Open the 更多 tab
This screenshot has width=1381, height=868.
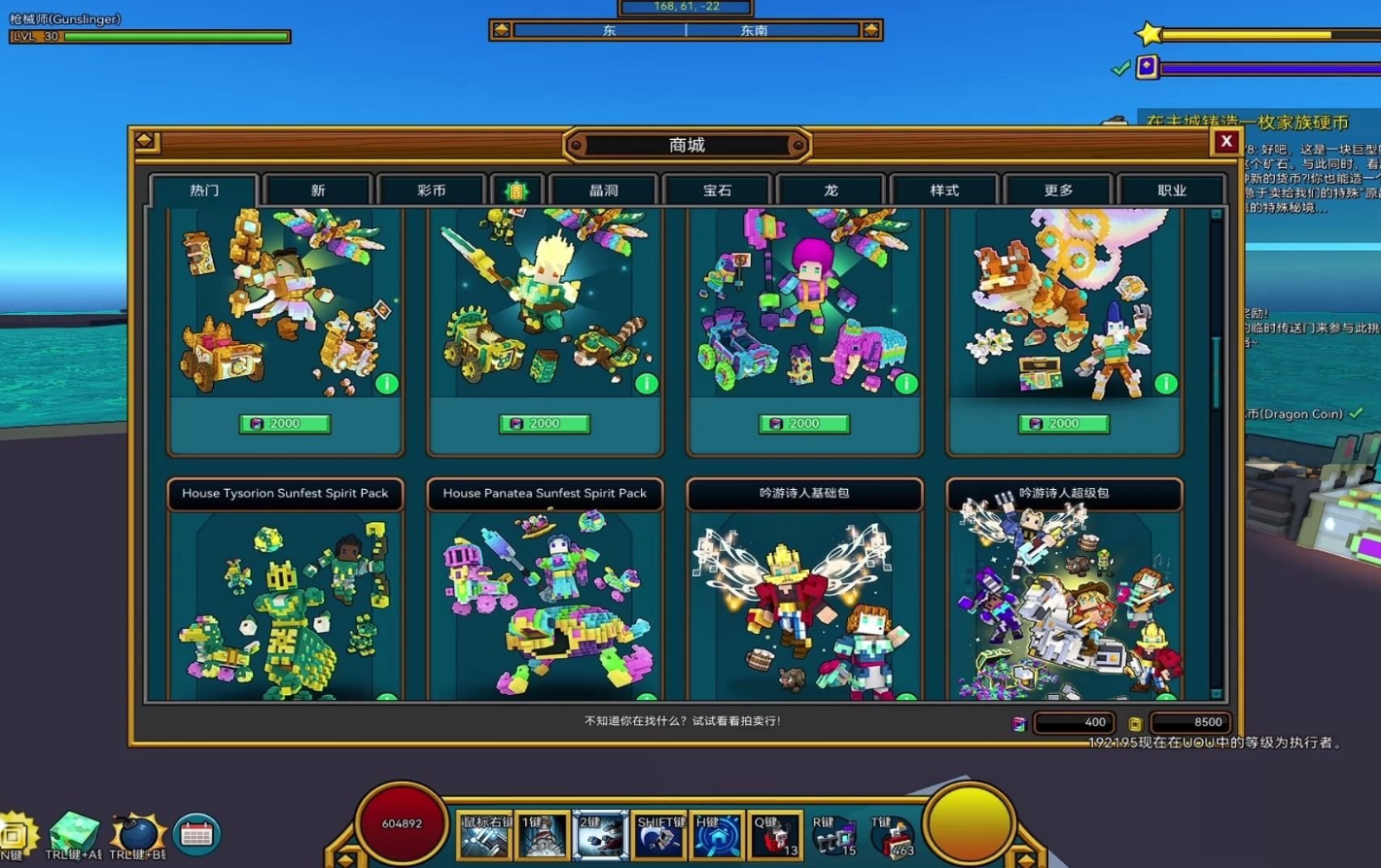coord(1058,191)
